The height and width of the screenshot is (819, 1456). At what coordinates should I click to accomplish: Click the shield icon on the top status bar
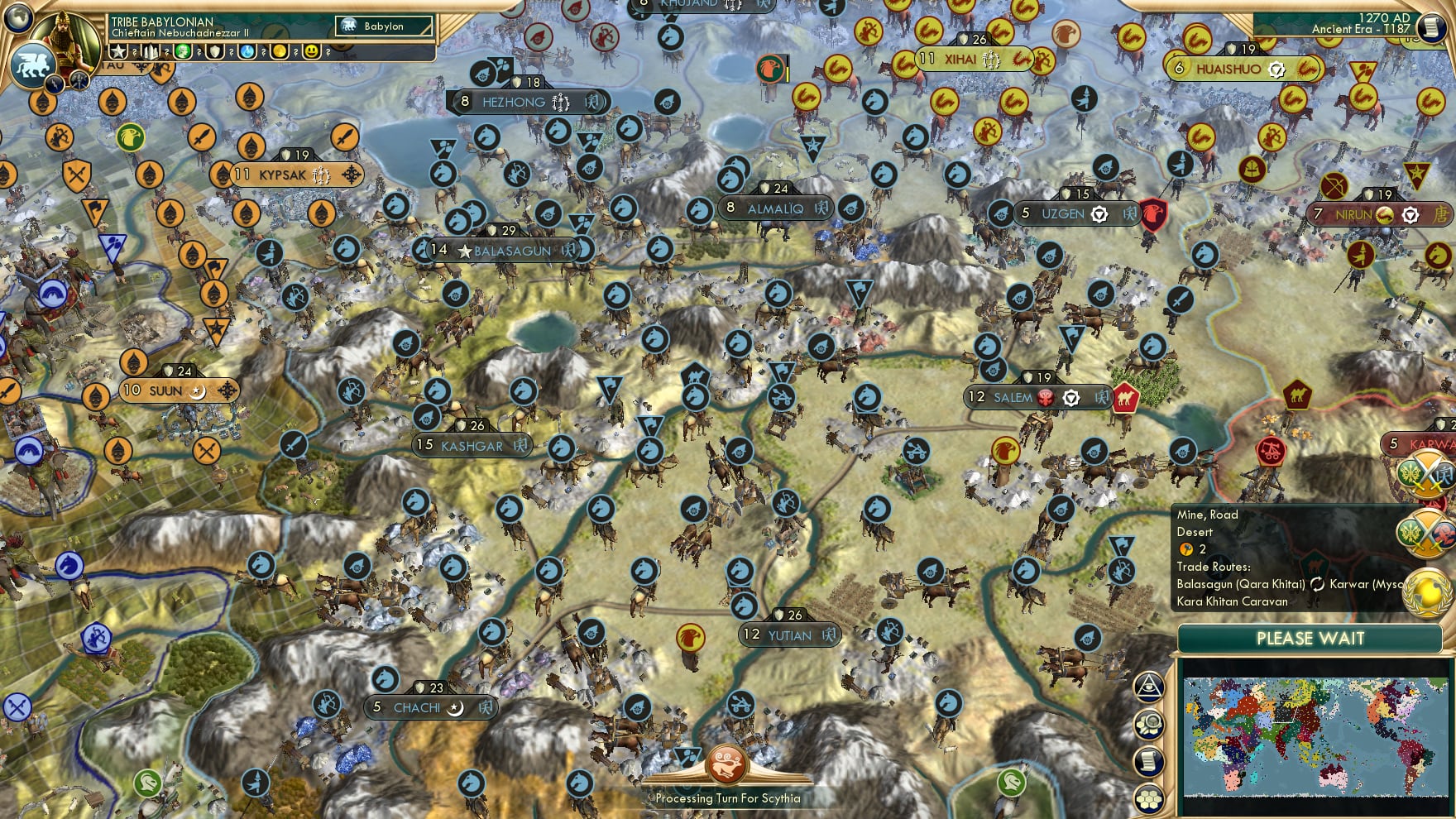(x=213, y=51)
